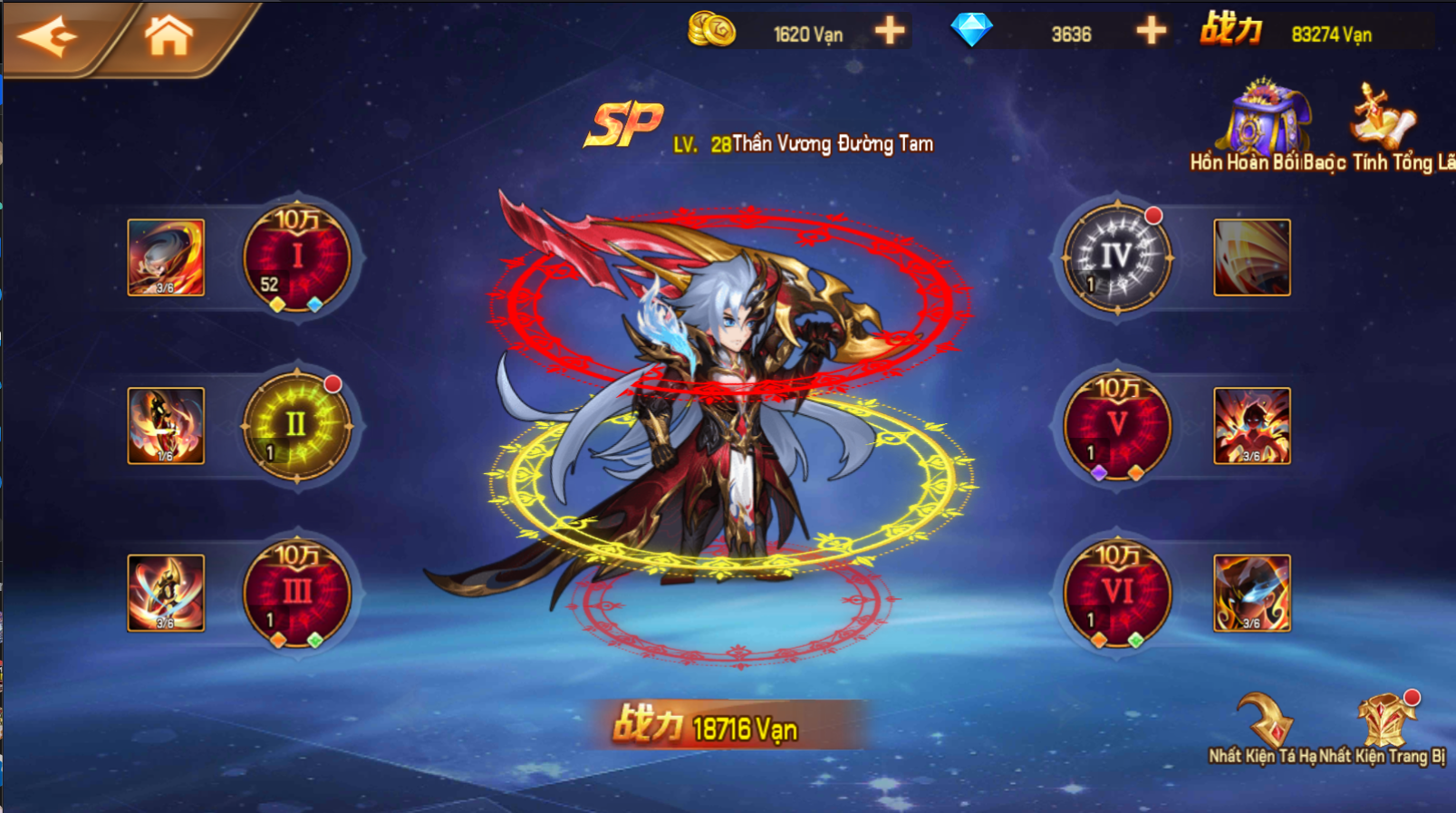Viewport: 1456px width, 813px height.
Task: Add more gold coins
Action: [890, 32]
